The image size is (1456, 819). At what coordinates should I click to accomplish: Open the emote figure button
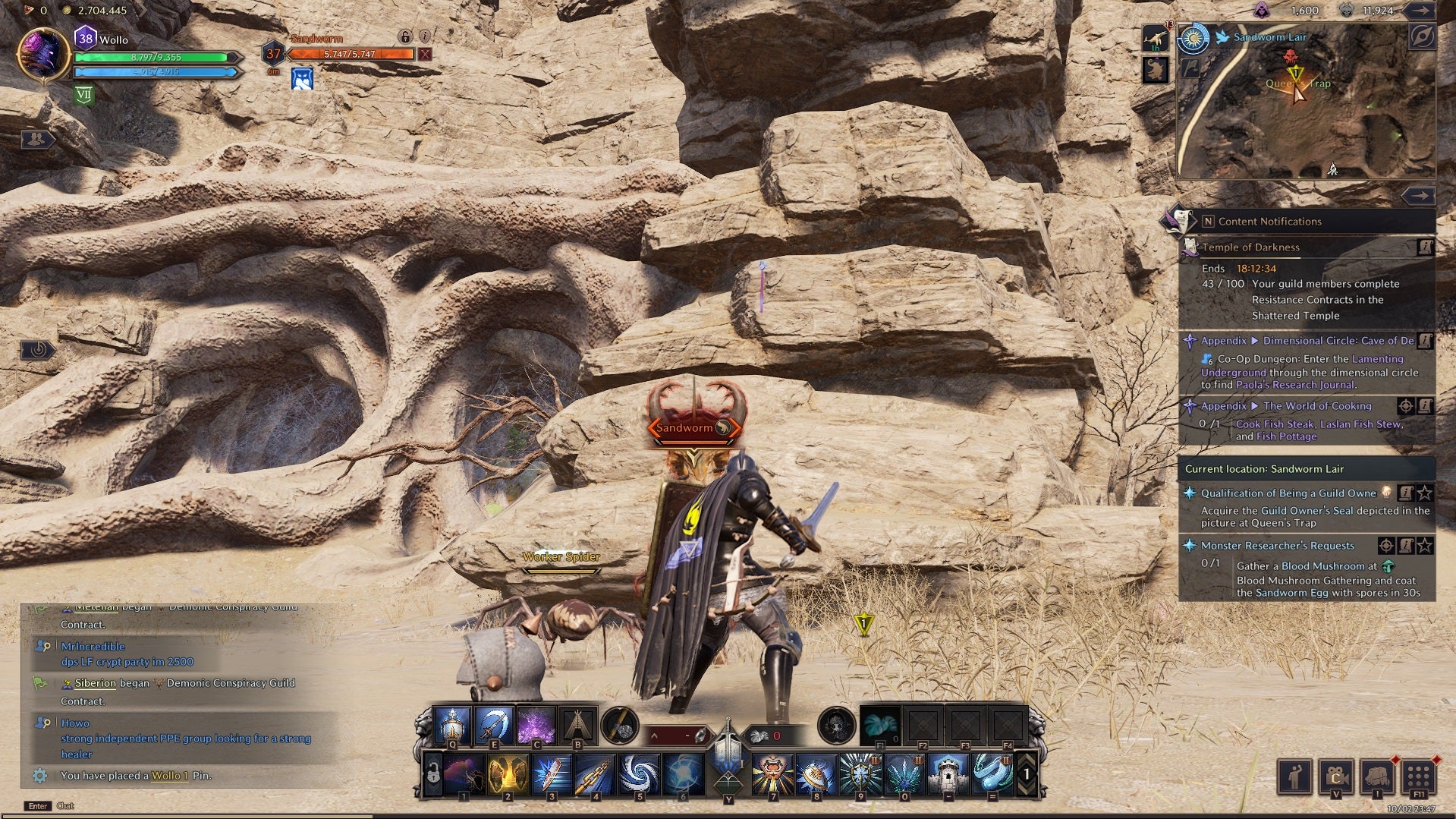[1295, 776]
